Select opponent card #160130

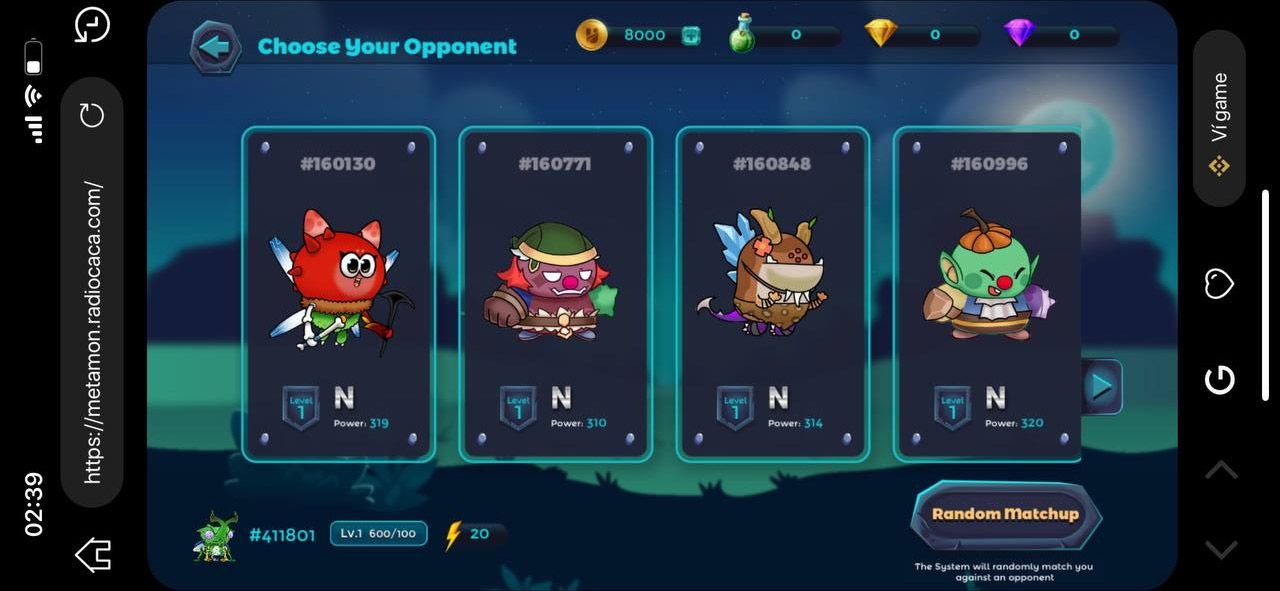pos(339,294)
